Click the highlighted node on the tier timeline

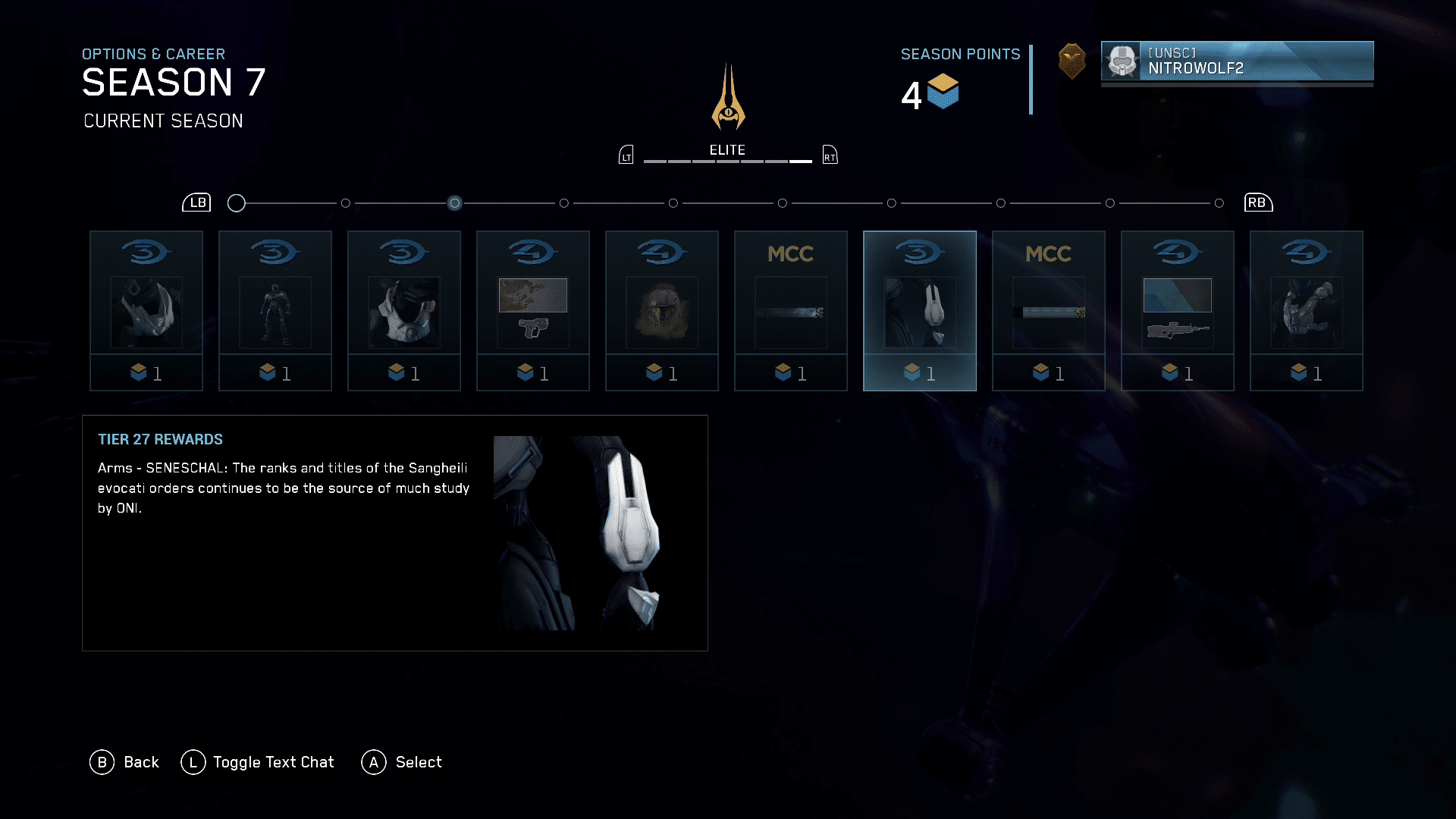point(454,203)
